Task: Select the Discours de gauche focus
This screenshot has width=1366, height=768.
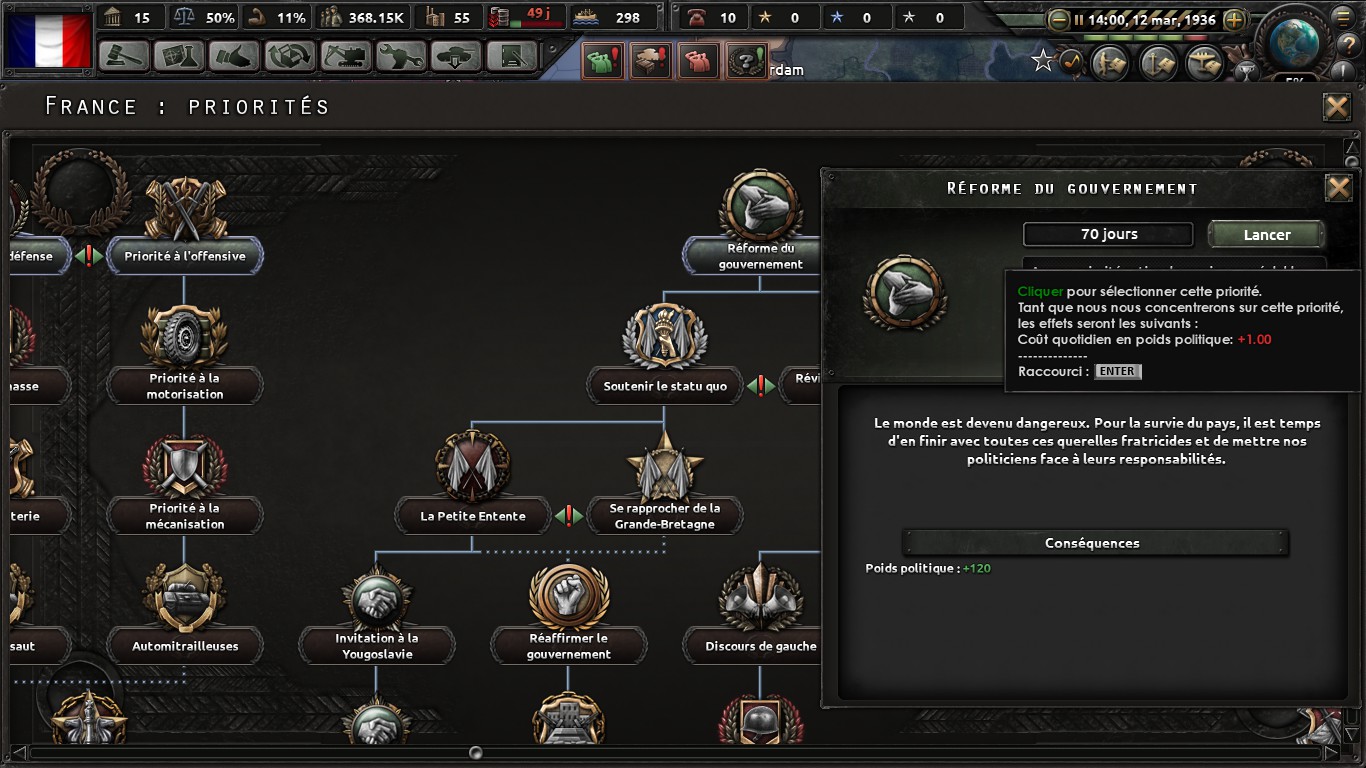Action: click(x=760, y=646)
